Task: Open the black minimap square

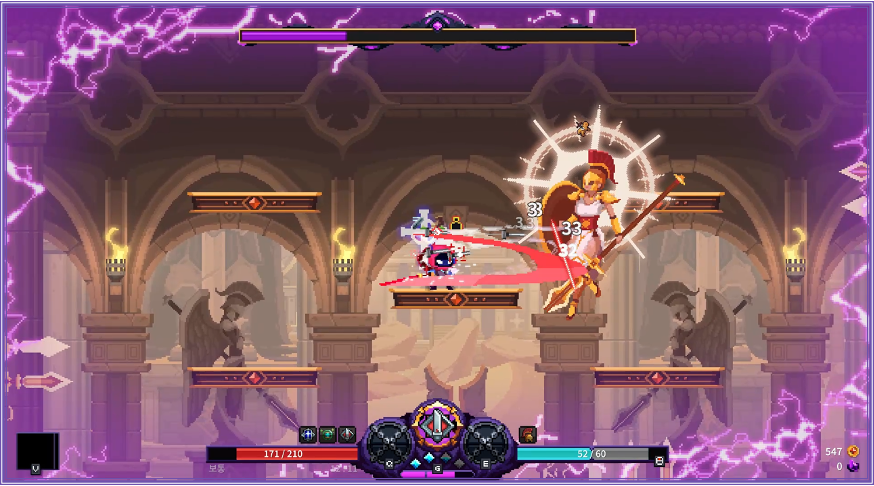Action: coord(37,450)
